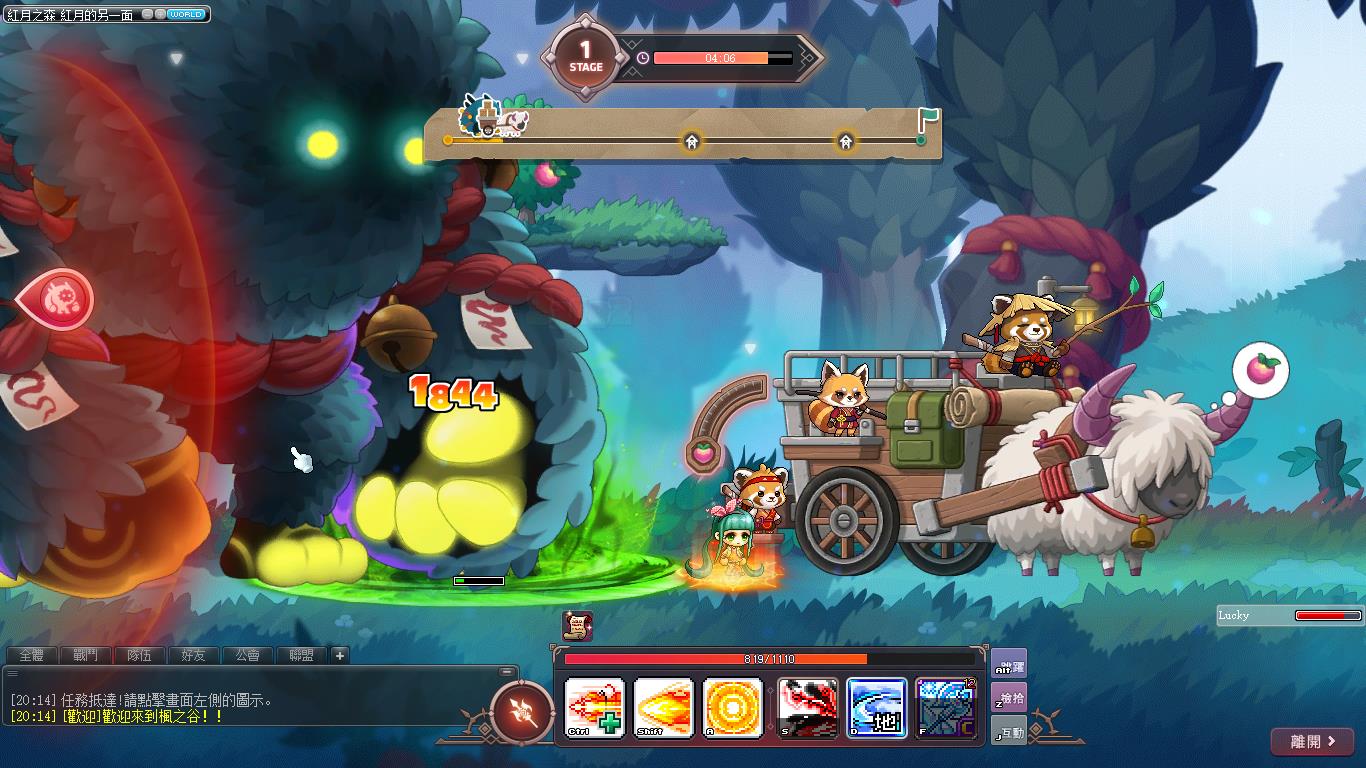Show the 公會 chat tab

247,655
